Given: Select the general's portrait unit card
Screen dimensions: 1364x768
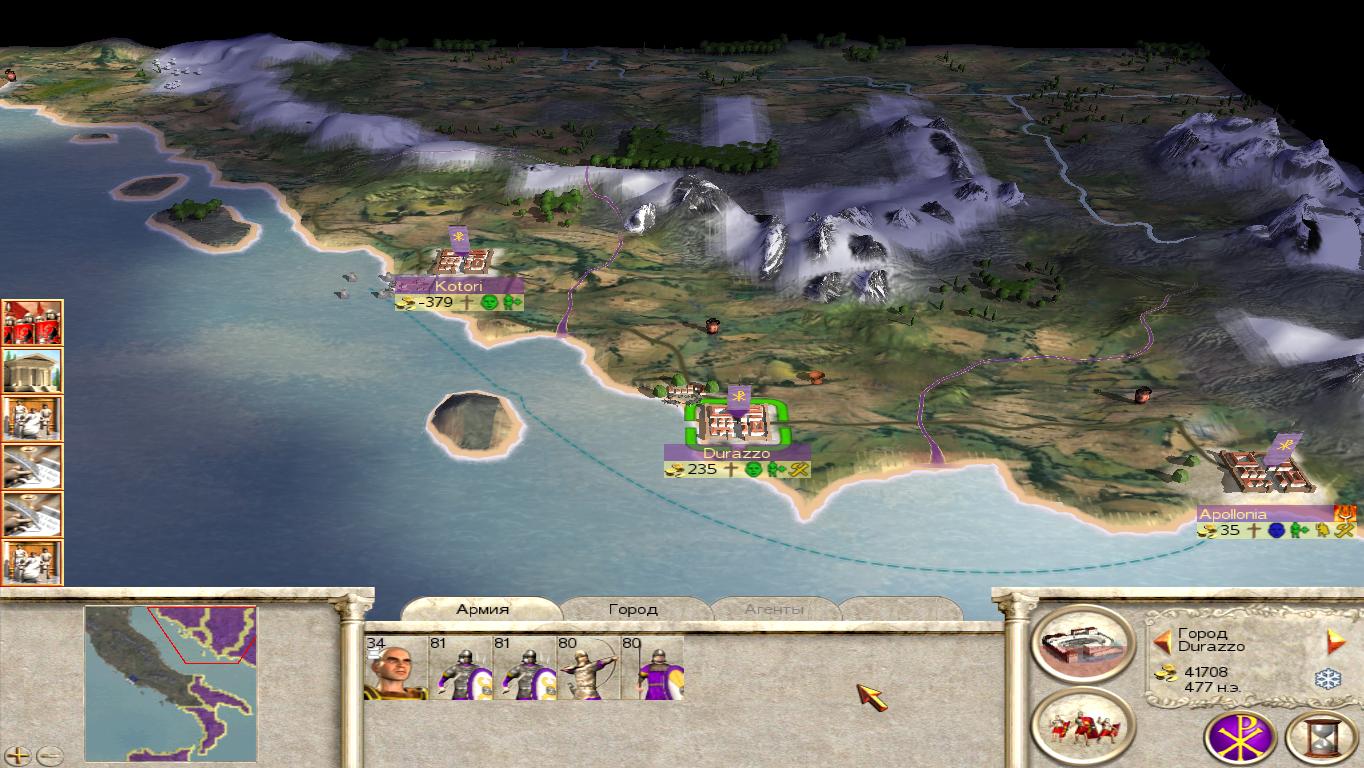Looking at the screenshot, I should [x=396, y=667].
